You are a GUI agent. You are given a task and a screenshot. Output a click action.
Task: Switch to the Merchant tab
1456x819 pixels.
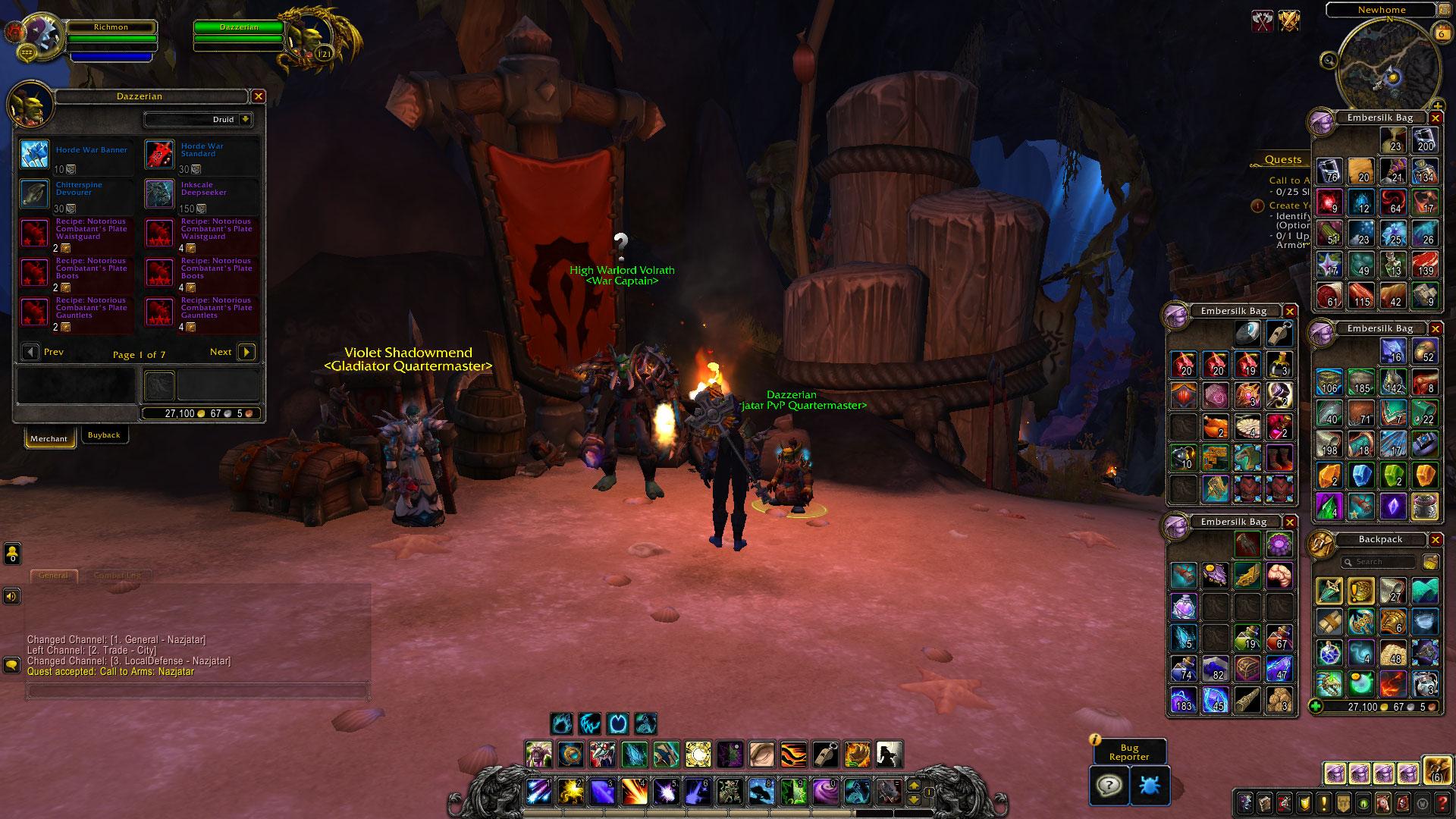click(49, 438)
